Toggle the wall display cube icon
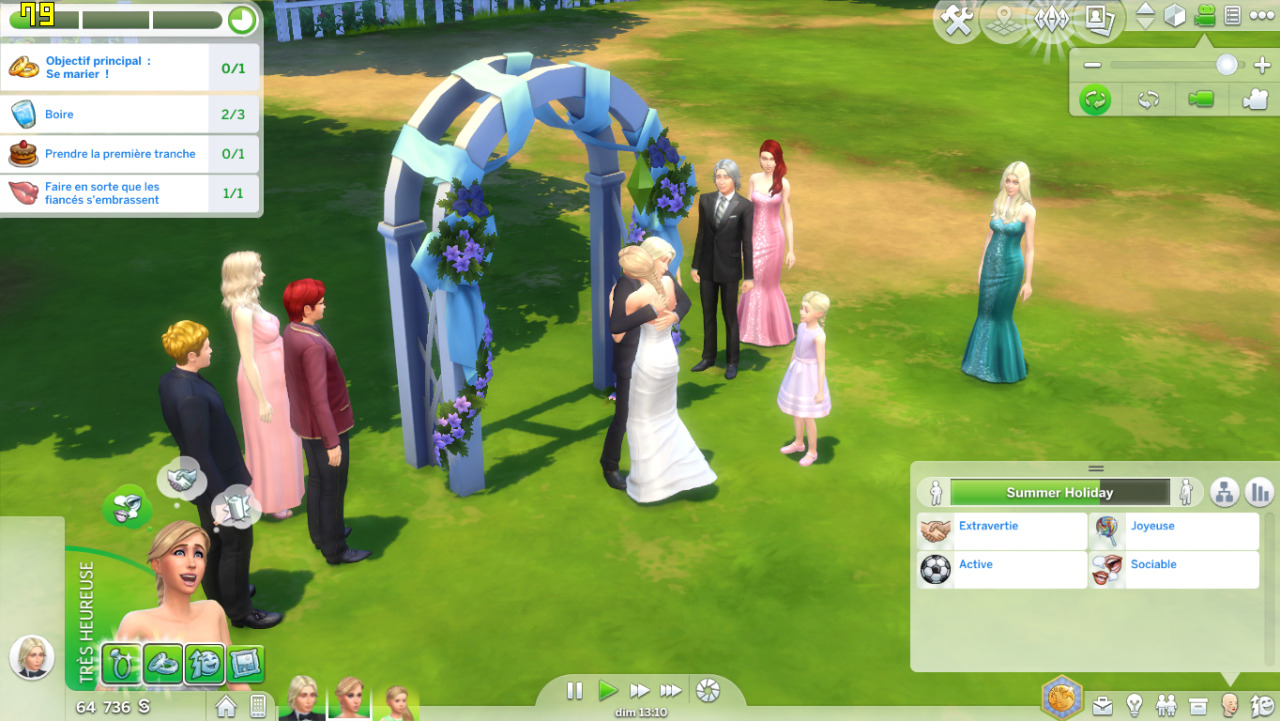The height and width of the screenshot is (721, 1280). tap(1175, 16)
